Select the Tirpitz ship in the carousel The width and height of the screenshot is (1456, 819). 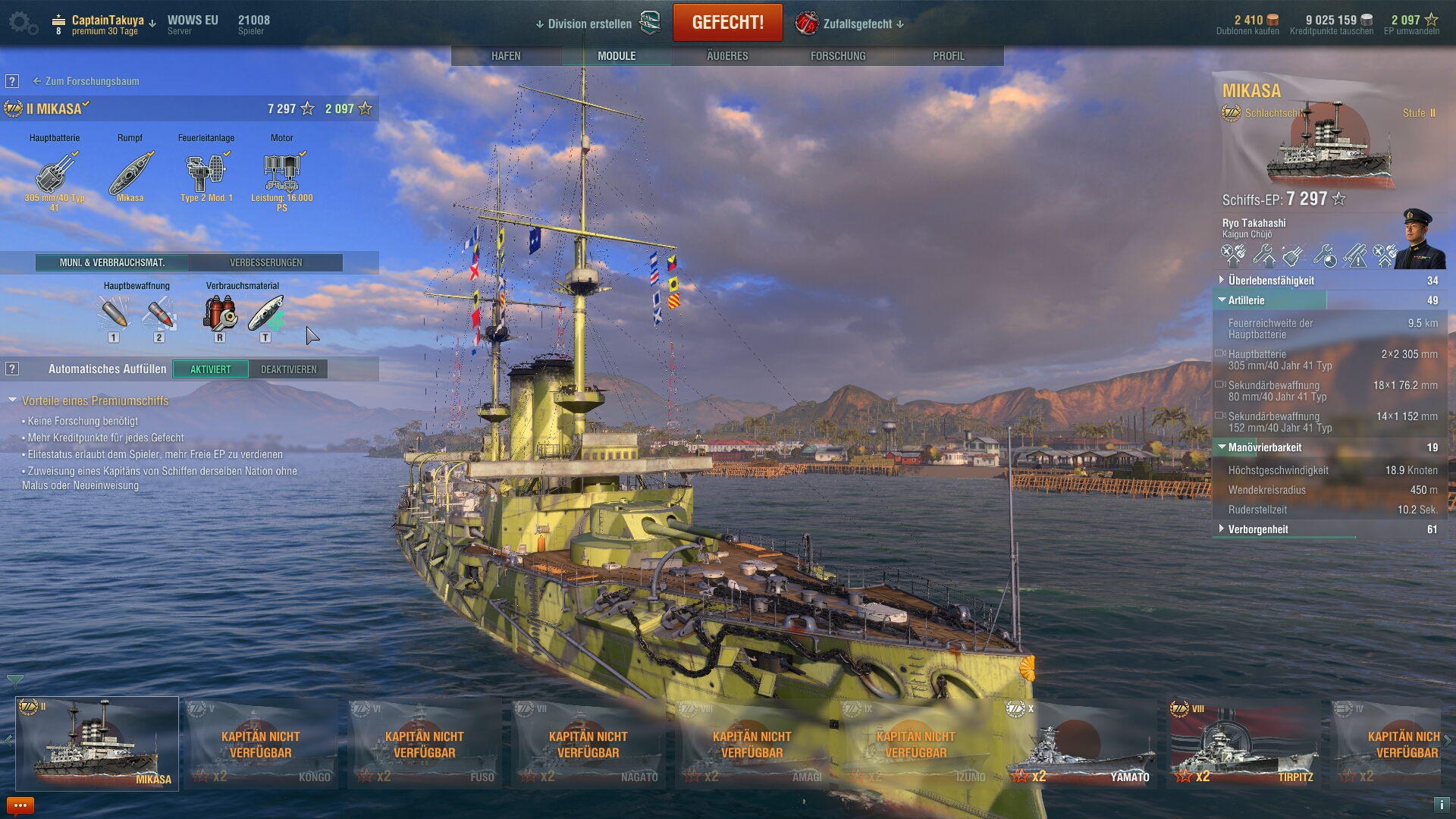click(1246, 743)
